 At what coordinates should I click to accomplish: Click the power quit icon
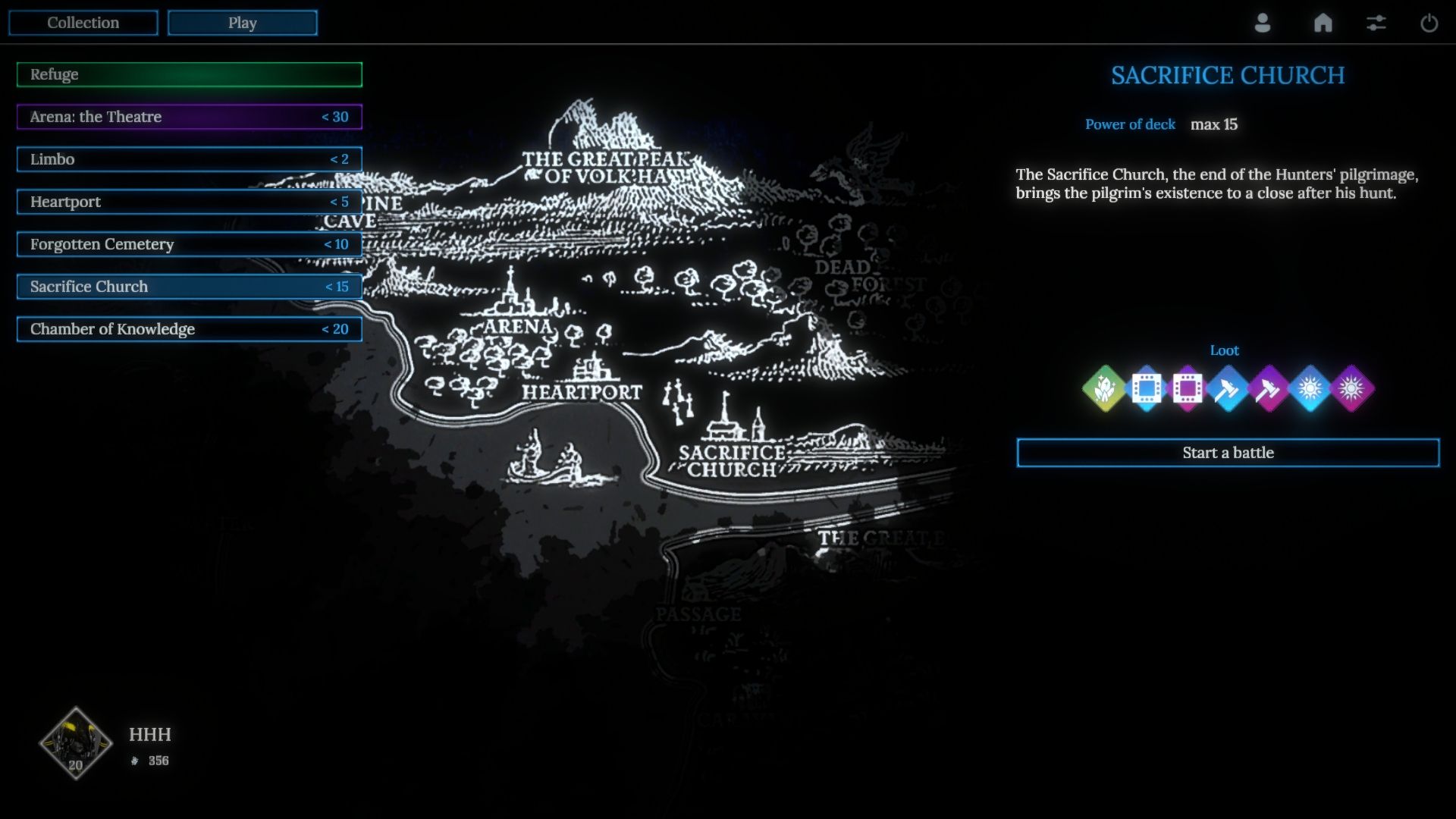coord(1429,23)
